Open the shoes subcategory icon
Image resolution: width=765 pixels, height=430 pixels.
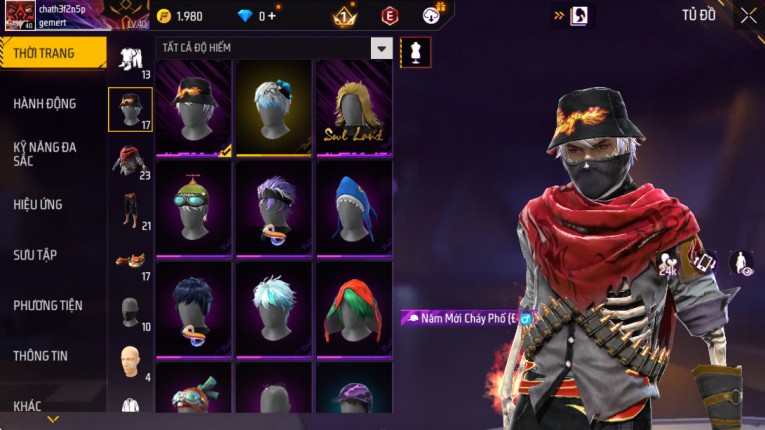[x=130, y=260]
